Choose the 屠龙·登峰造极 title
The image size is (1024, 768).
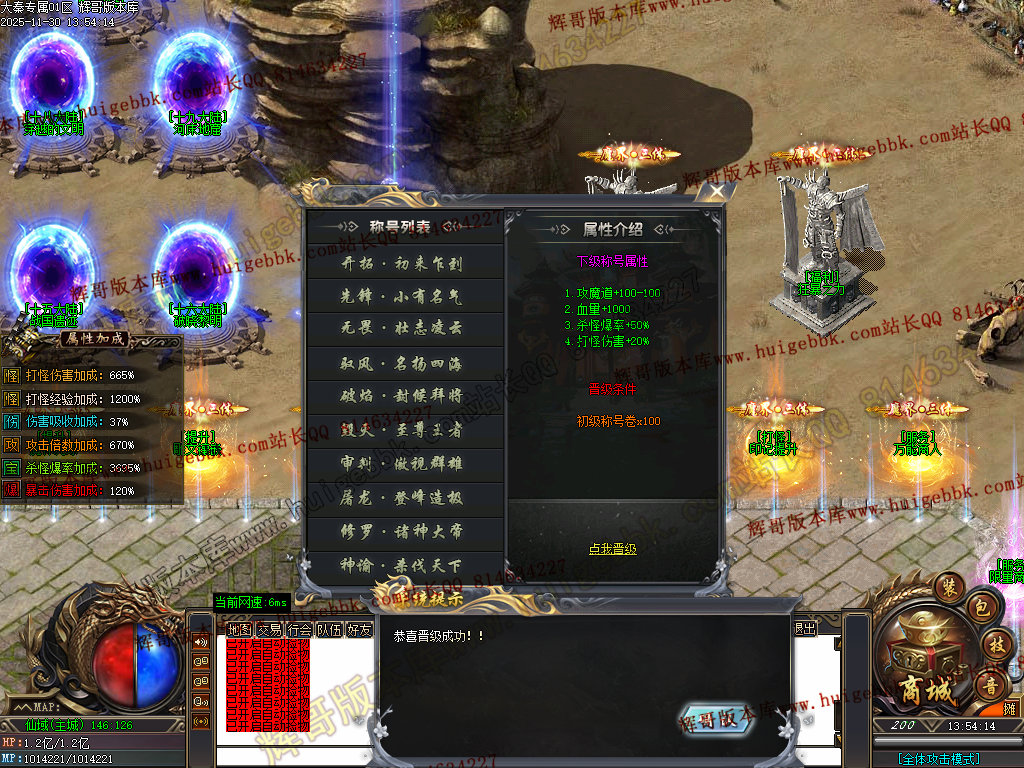(404, 497)
